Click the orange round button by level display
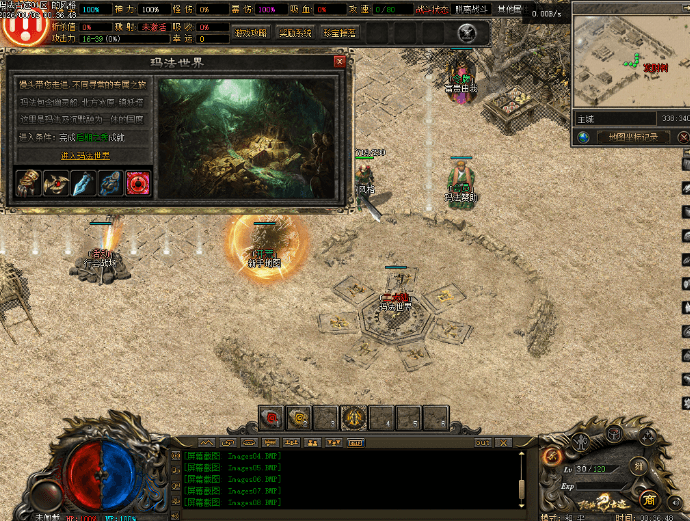Viewport: 690px width, 521px height. (551, 456)
